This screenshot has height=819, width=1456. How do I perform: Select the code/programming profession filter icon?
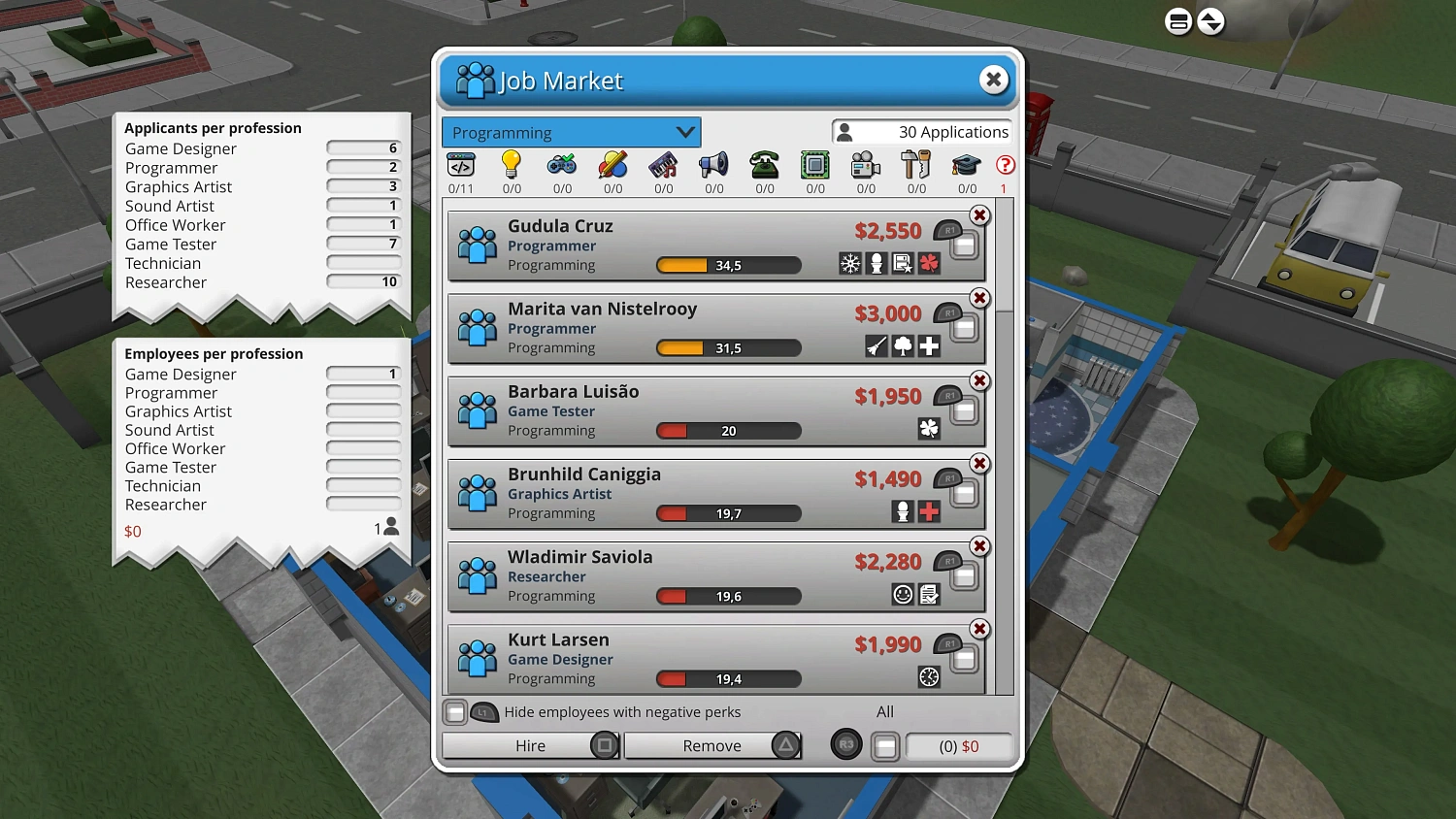click(461, 165)
